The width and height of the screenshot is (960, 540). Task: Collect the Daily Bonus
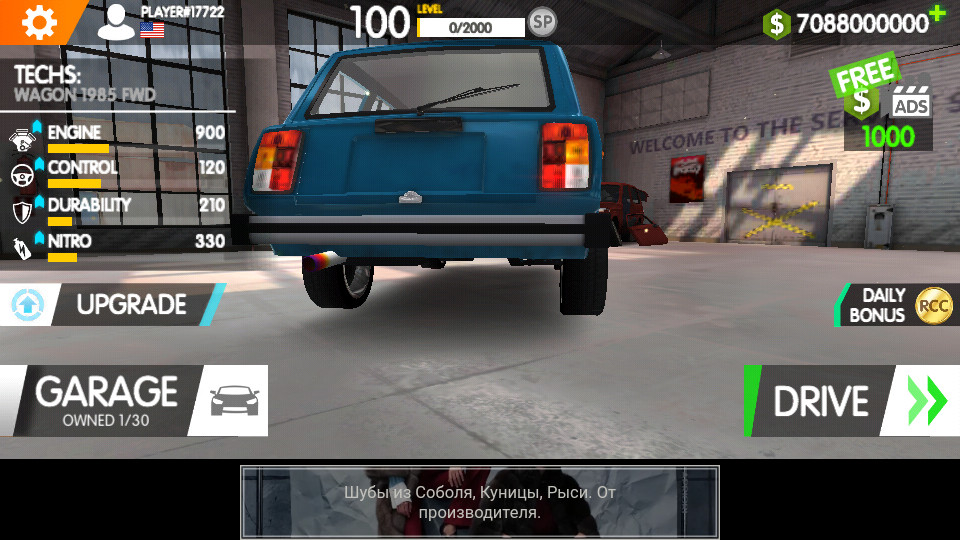tap(895, 305)
